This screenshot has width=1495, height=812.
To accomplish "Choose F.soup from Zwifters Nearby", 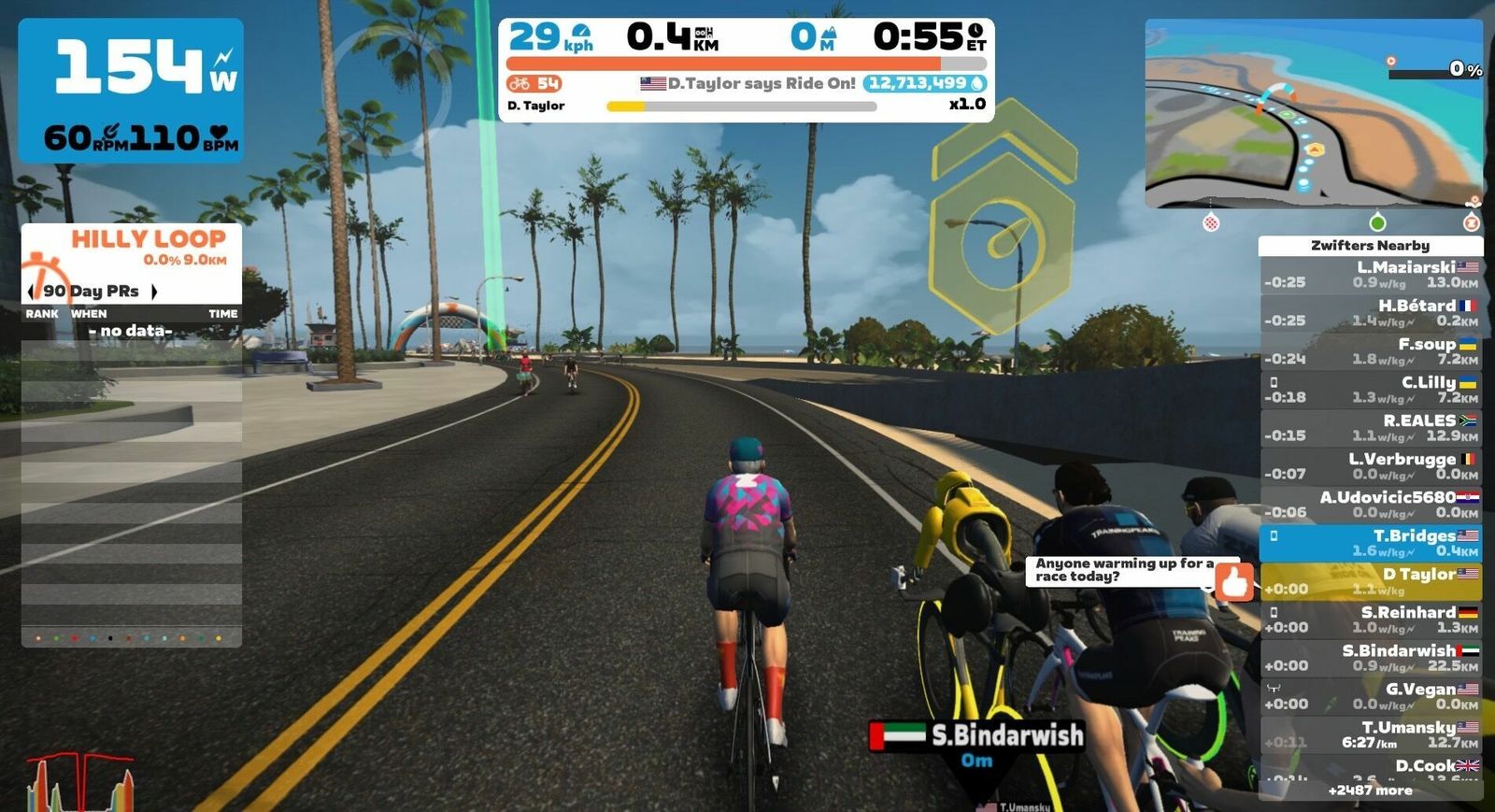I will coord(1371,351).
